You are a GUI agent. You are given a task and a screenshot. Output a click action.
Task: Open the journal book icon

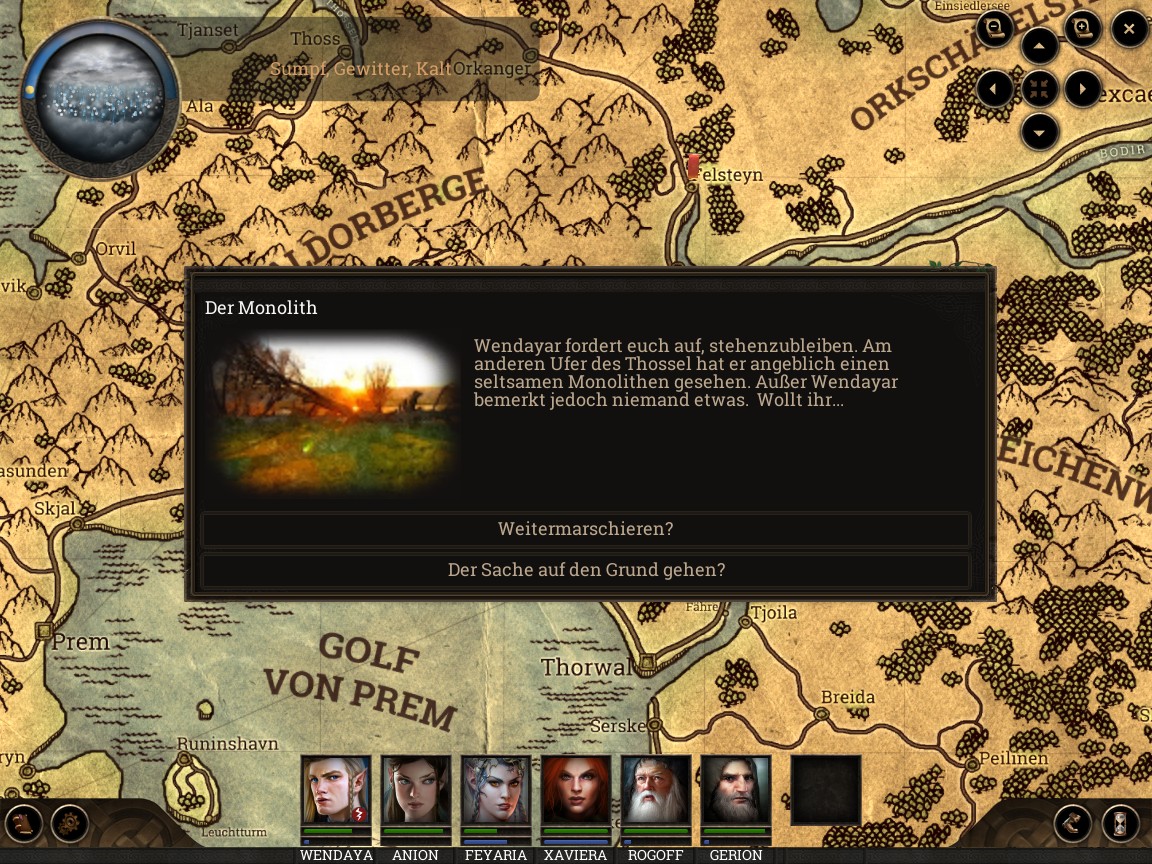tap(24, 824)
